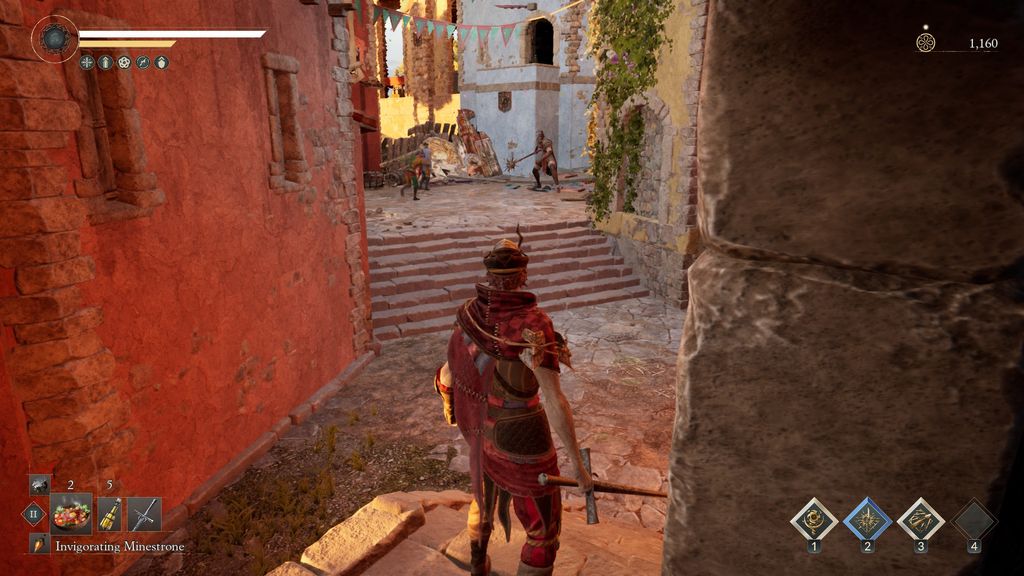The width and height of the screenshot is (1024, 576).
Task: Click the knot-pattern buff icon
Action: pos(124,62)
